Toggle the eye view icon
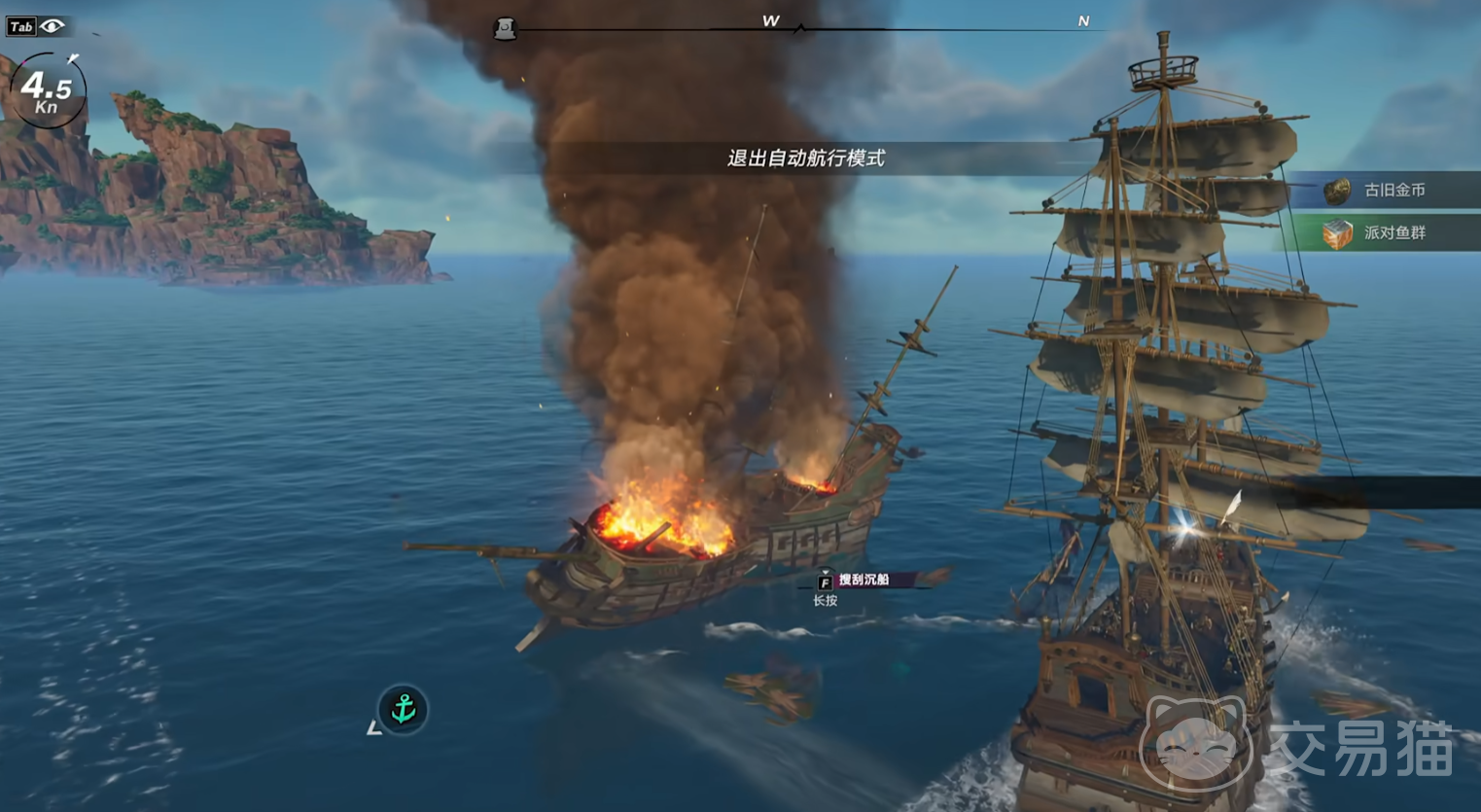1481x812 pixels. [53, 26]
